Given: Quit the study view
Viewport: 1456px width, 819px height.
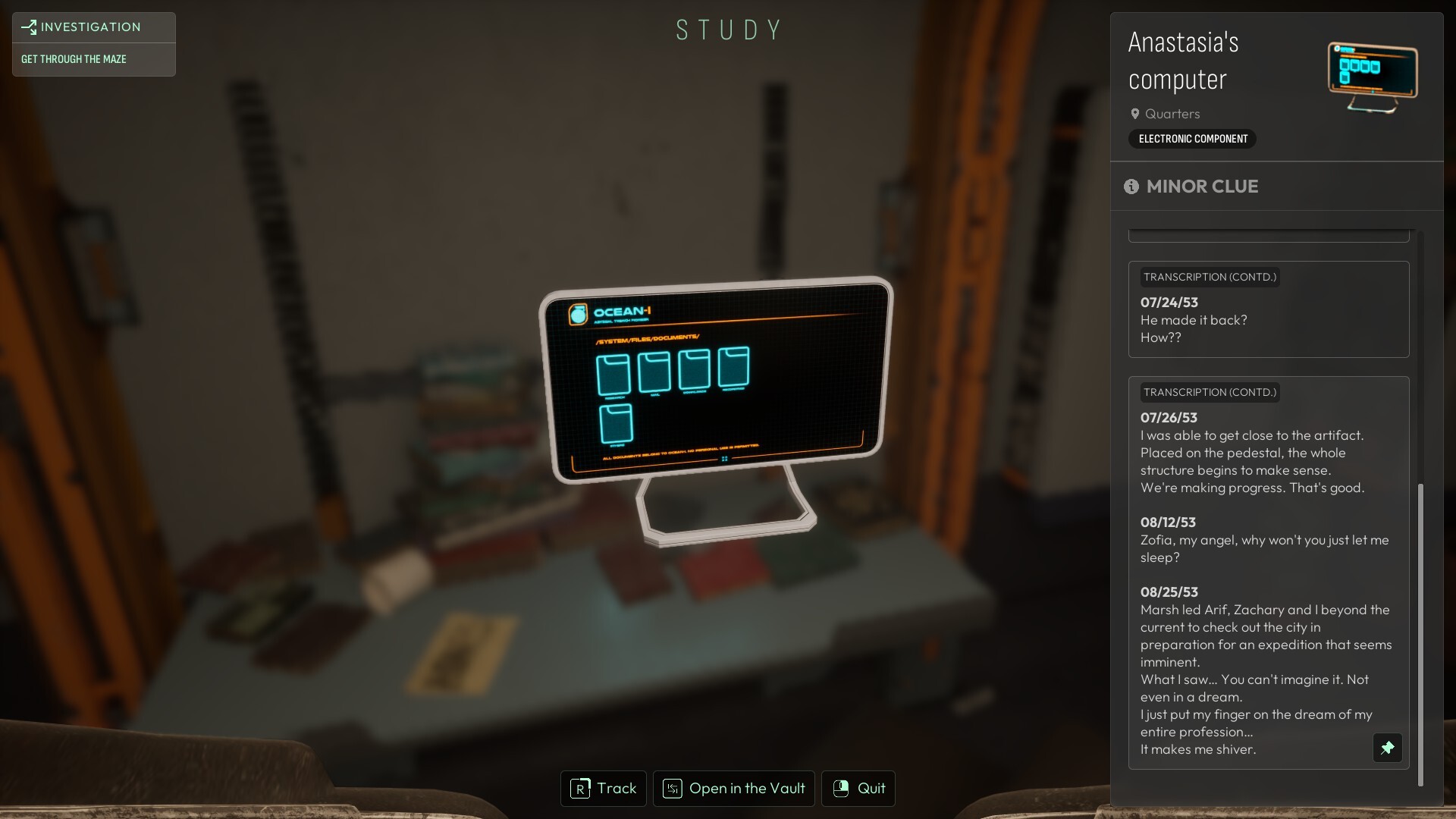Looking at the screenshot, I should [858, 789].
